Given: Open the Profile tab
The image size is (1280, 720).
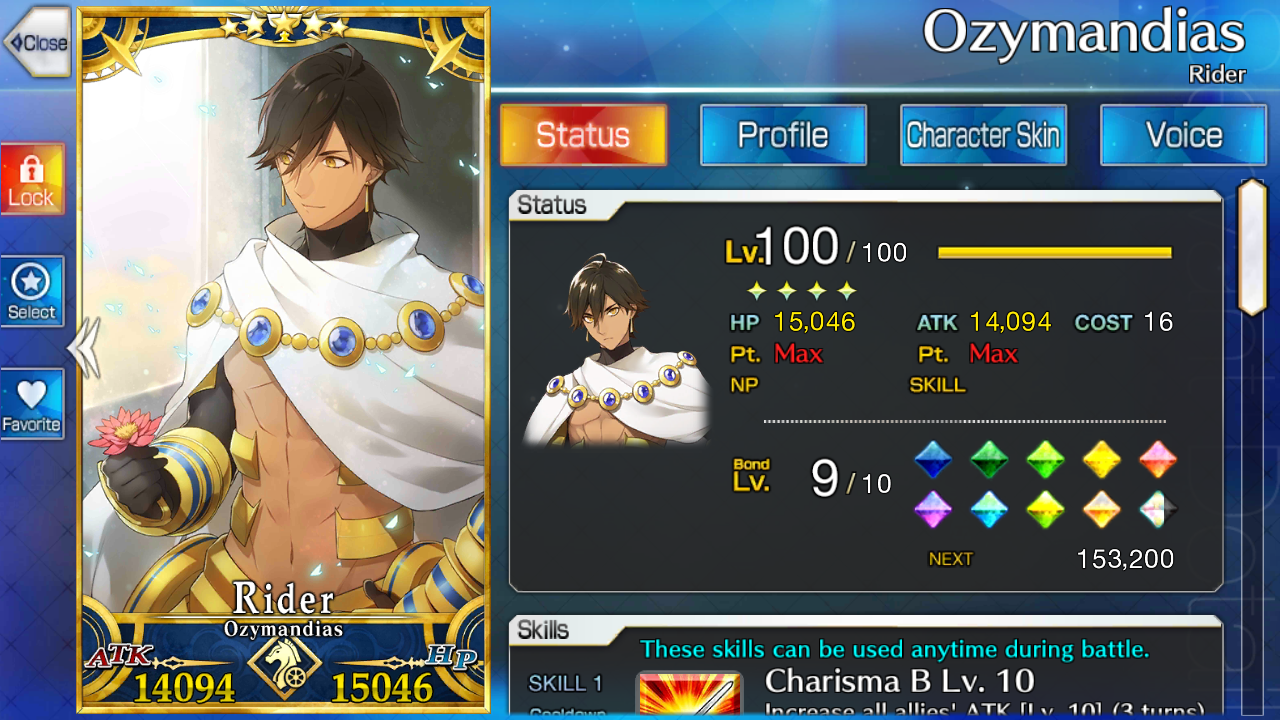Looking at the screenshot, I should tap(783, 135).
